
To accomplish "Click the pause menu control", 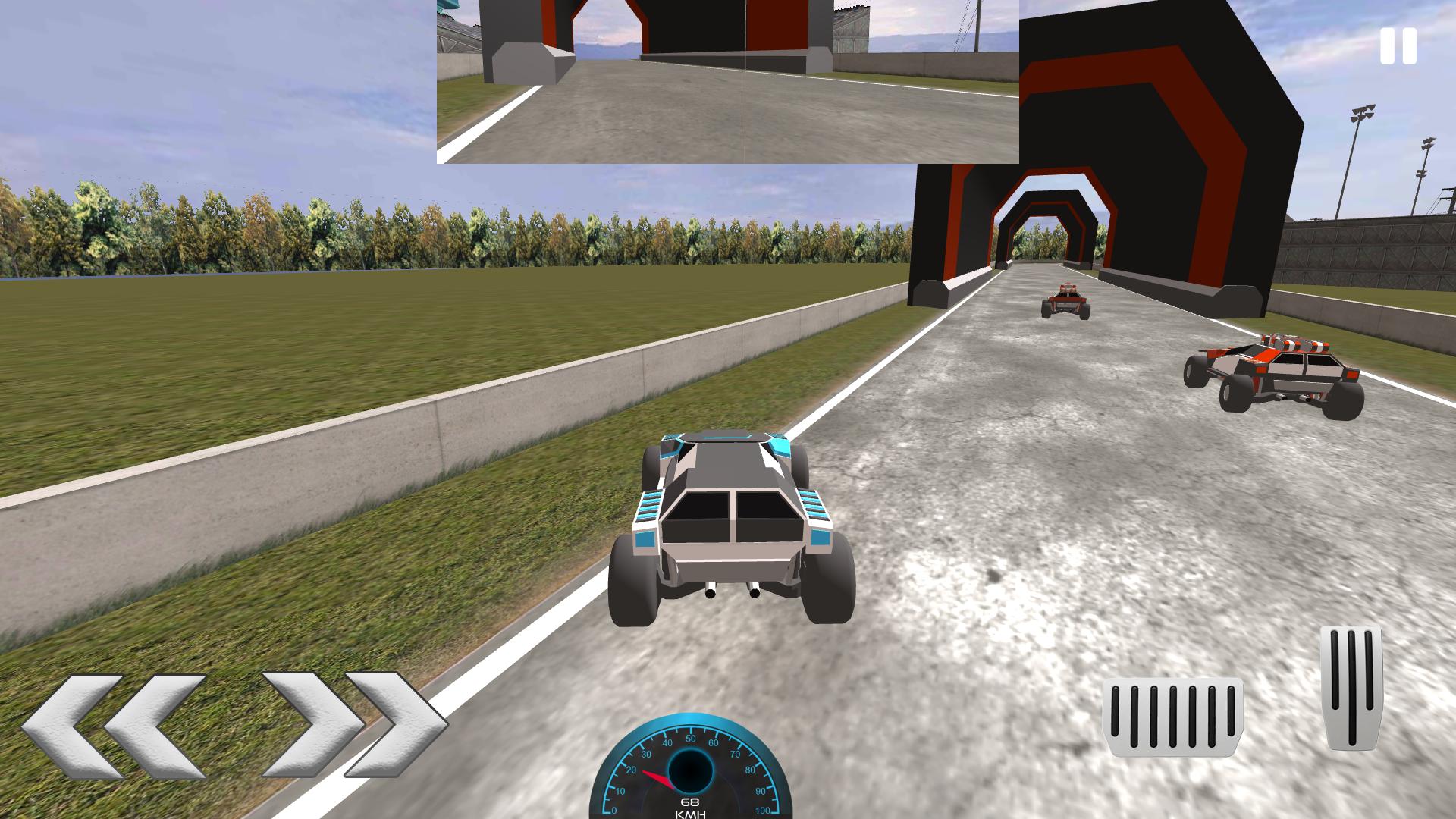I will (x=1398, y=45).
